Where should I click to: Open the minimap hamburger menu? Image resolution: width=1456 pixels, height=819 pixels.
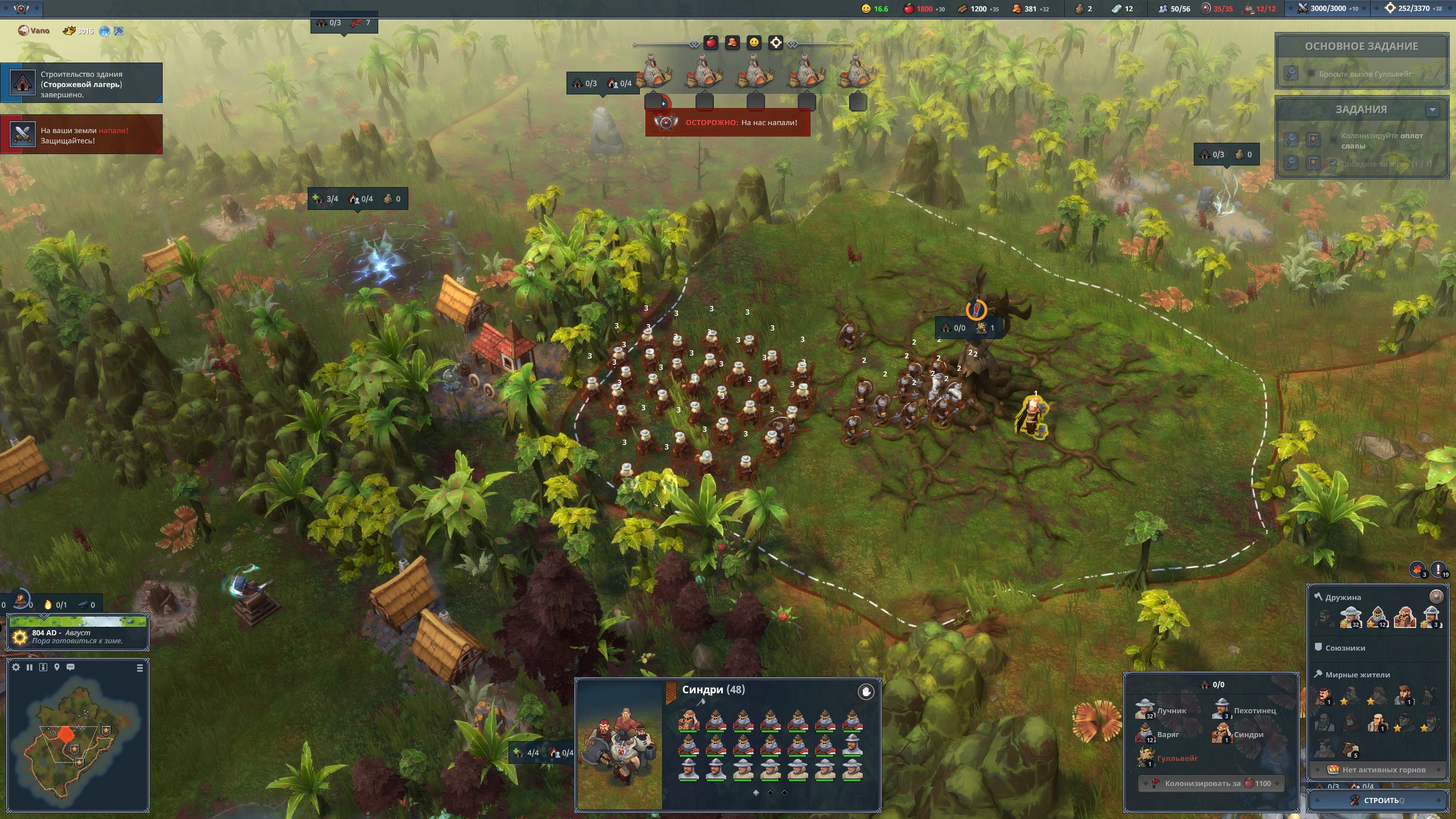140,668
